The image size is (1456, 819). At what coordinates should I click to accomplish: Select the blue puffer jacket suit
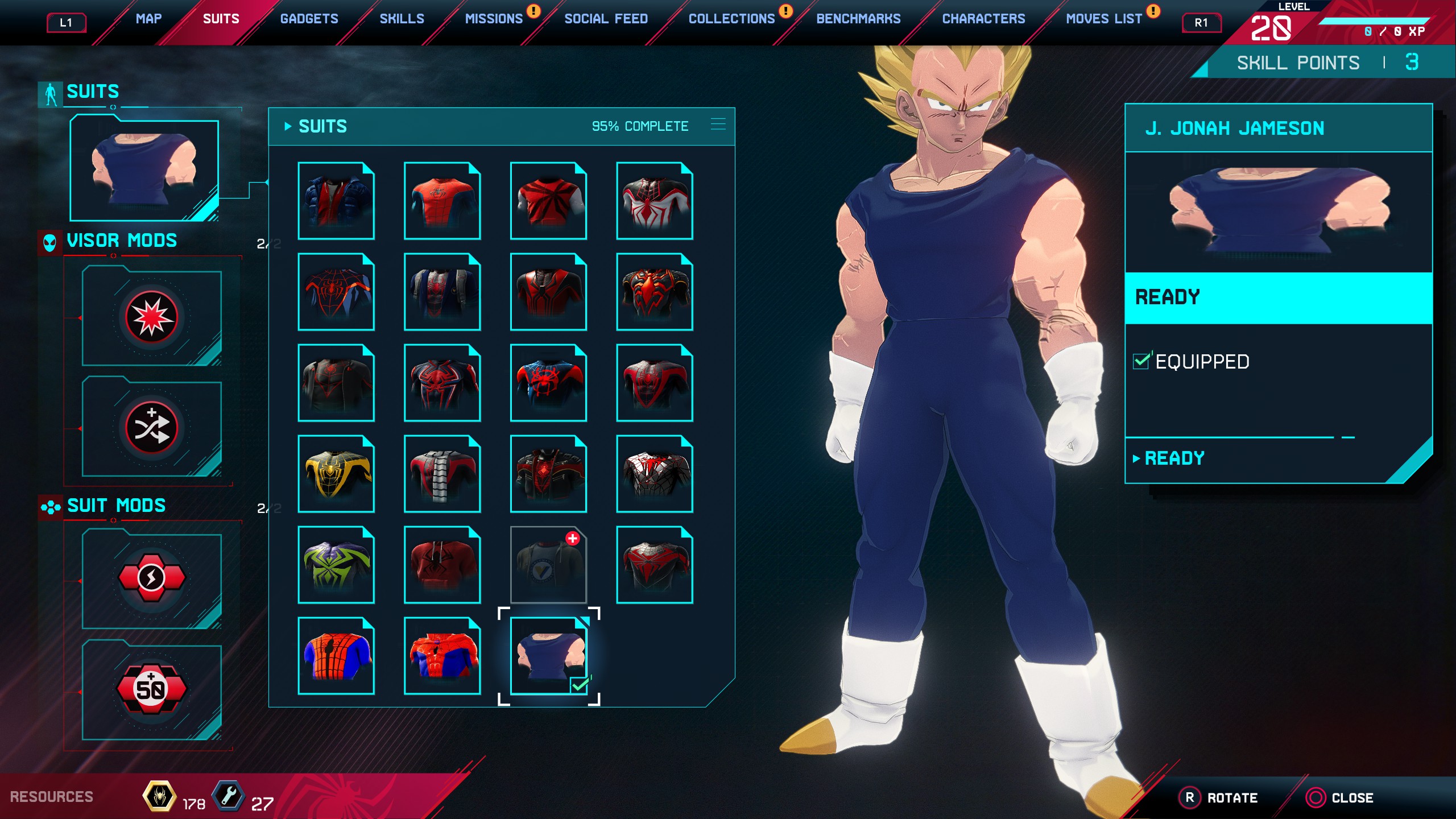pos(336,201)
